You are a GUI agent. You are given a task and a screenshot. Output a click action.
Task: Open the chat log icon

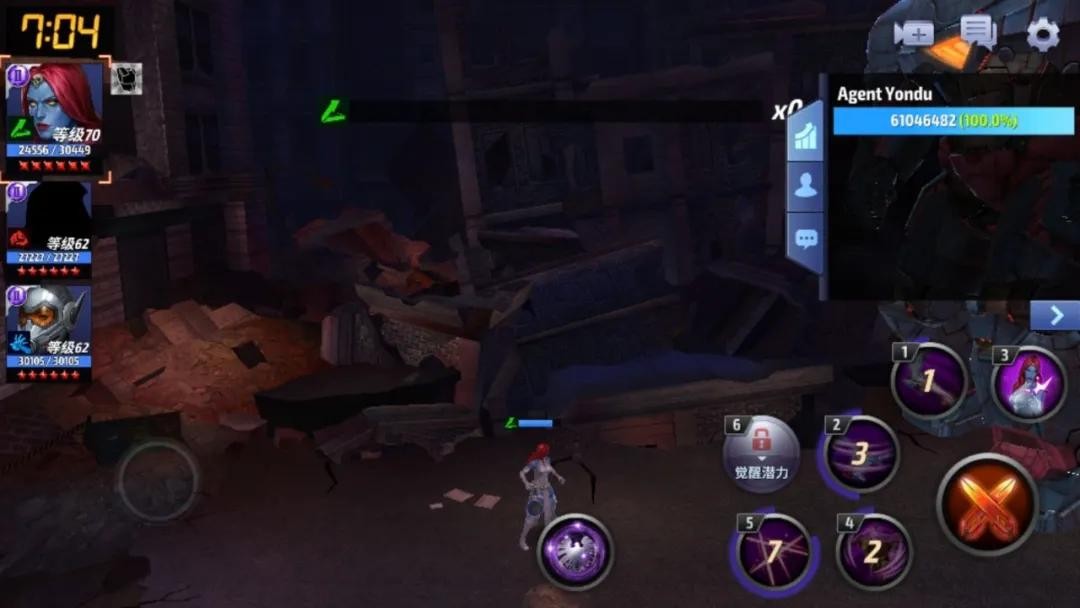point(977,33)
